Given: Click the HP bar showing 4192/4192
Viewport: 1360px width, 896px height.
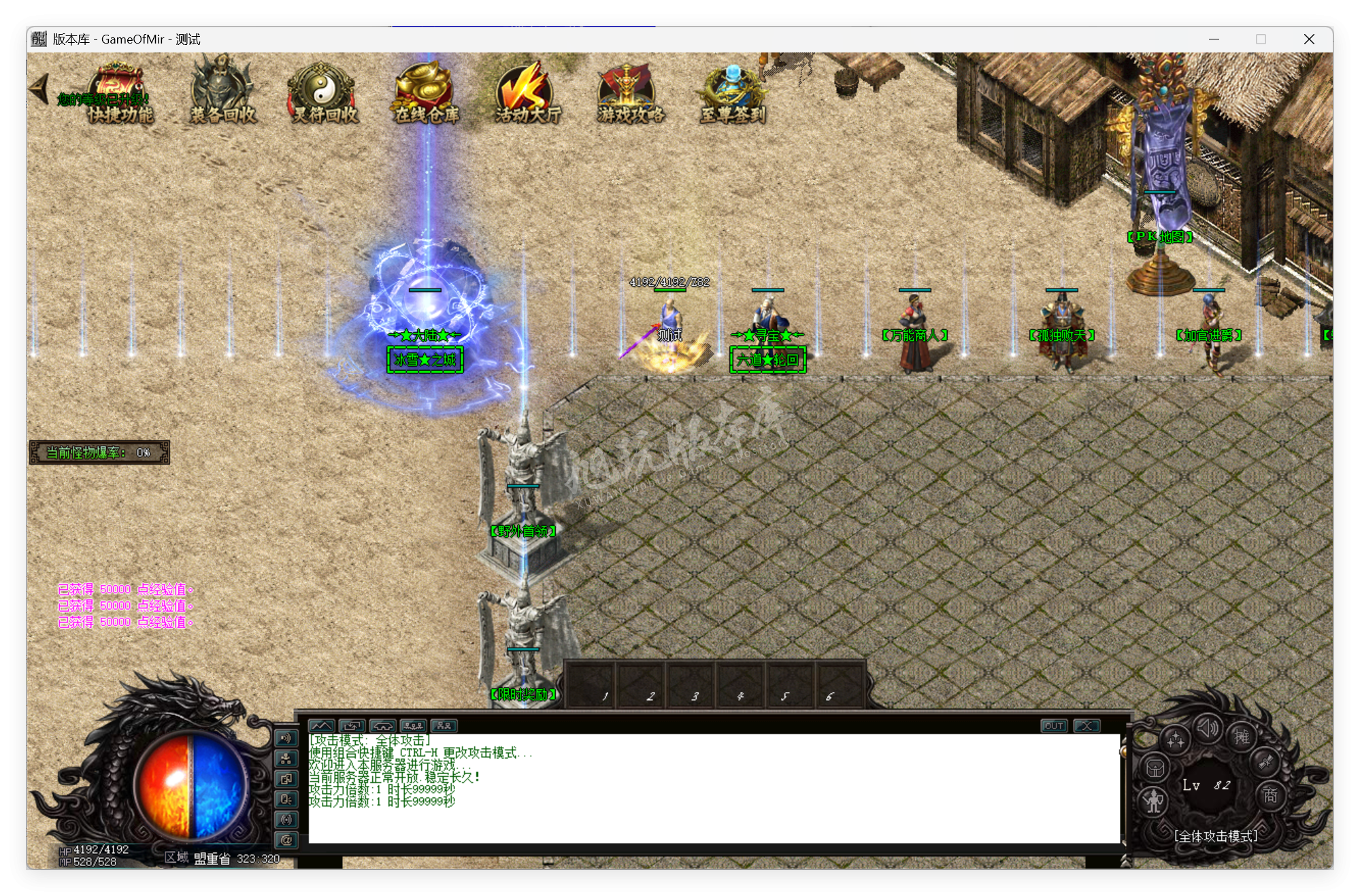Looking at the screenshot, I should point(95,850).
